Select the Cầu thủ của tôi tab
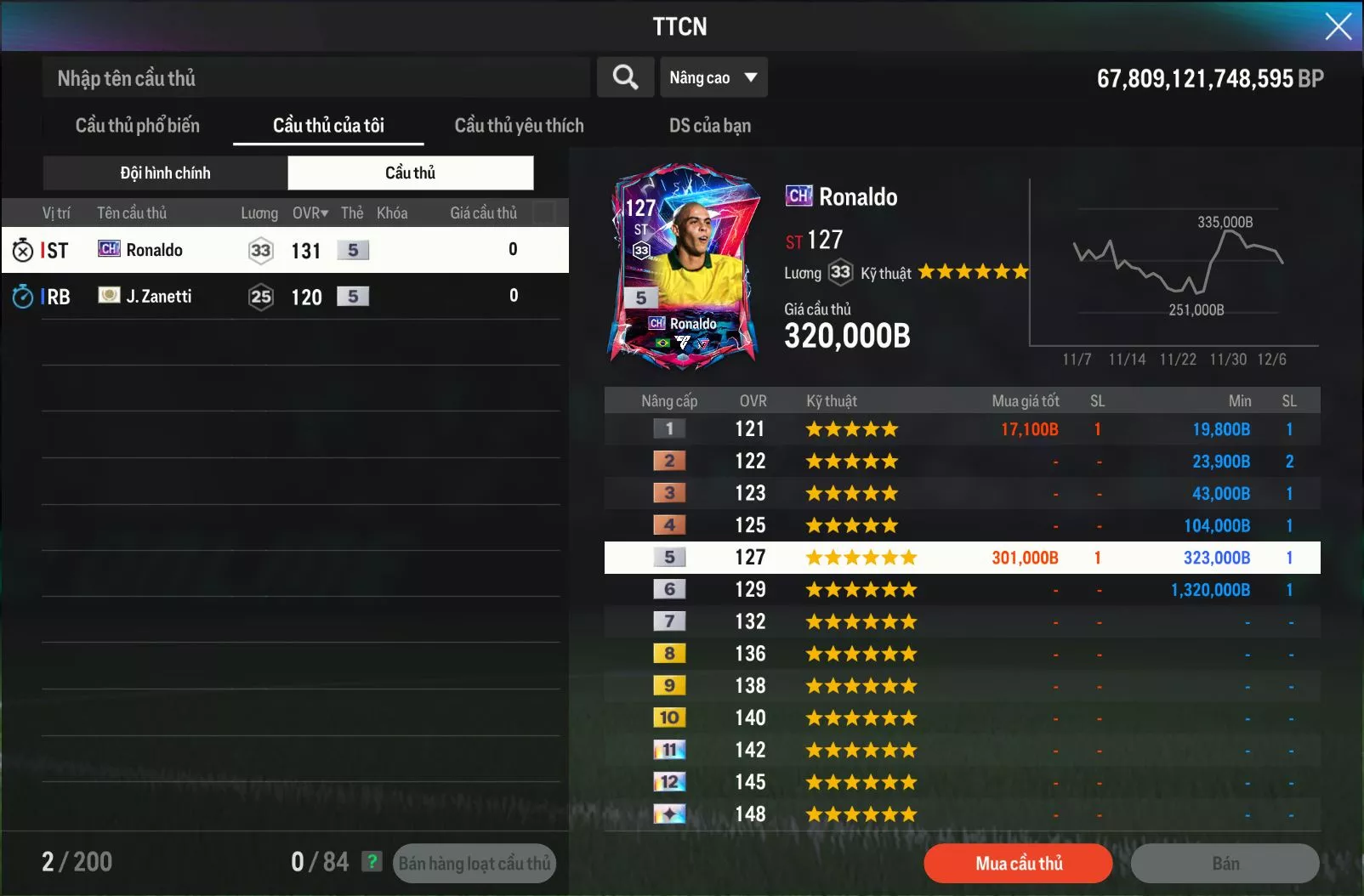The width and height of the screenshot is (1364, 896). (328, 126)
